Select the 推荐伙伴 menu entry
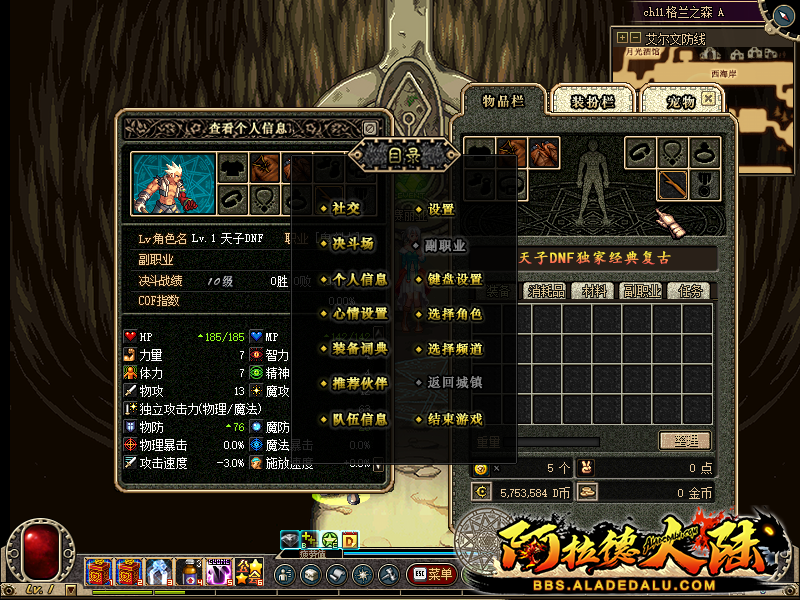Image resolution: width=800 pixels, height=600 pixels. coord(359,384)
